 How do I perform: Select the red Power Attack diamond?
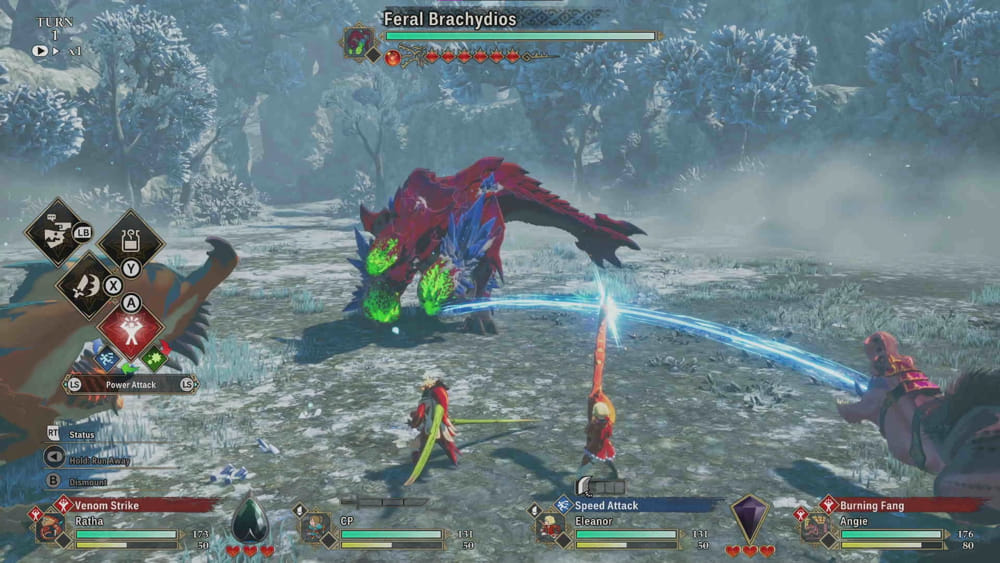click(131, 332)
